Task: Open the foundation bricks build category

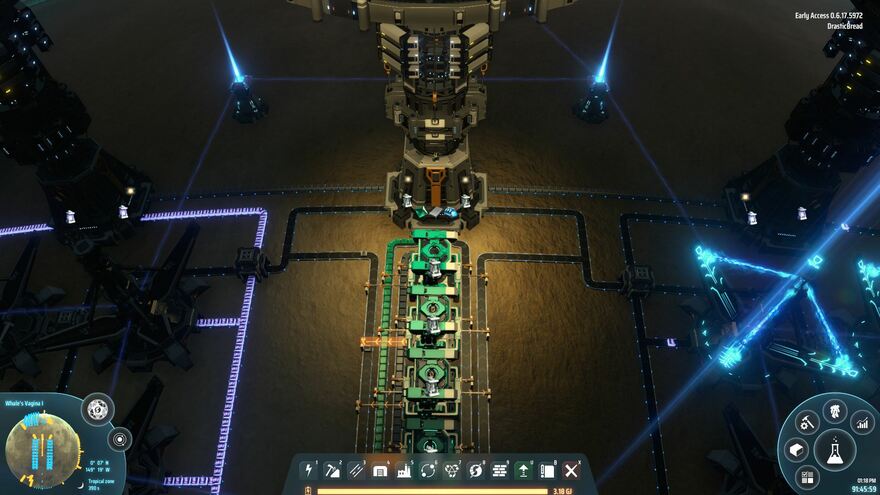Action: 500,470
